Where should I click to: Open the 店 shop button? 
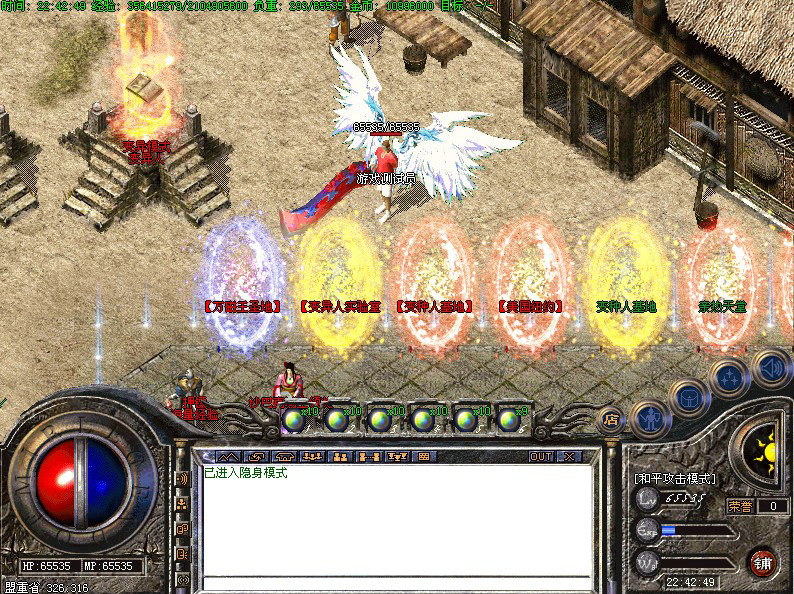(x=609, y=418)
